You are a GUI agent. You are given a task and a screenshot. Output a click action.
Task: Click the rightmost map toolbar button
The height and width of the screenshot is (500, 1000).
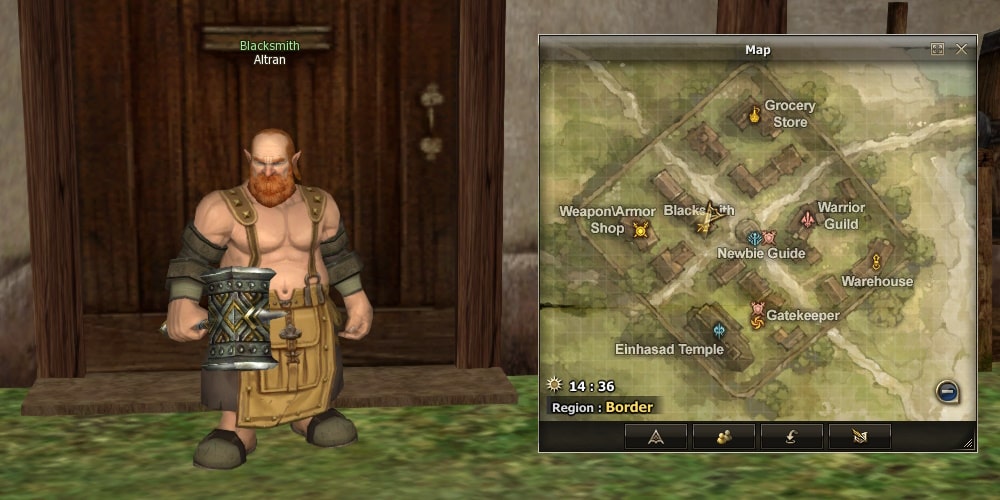coord(859,436)
